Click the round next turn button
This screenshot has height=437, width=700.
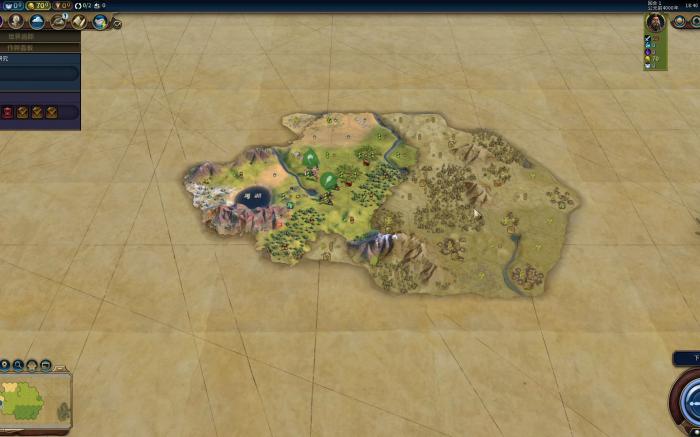(x=690, y=400)
